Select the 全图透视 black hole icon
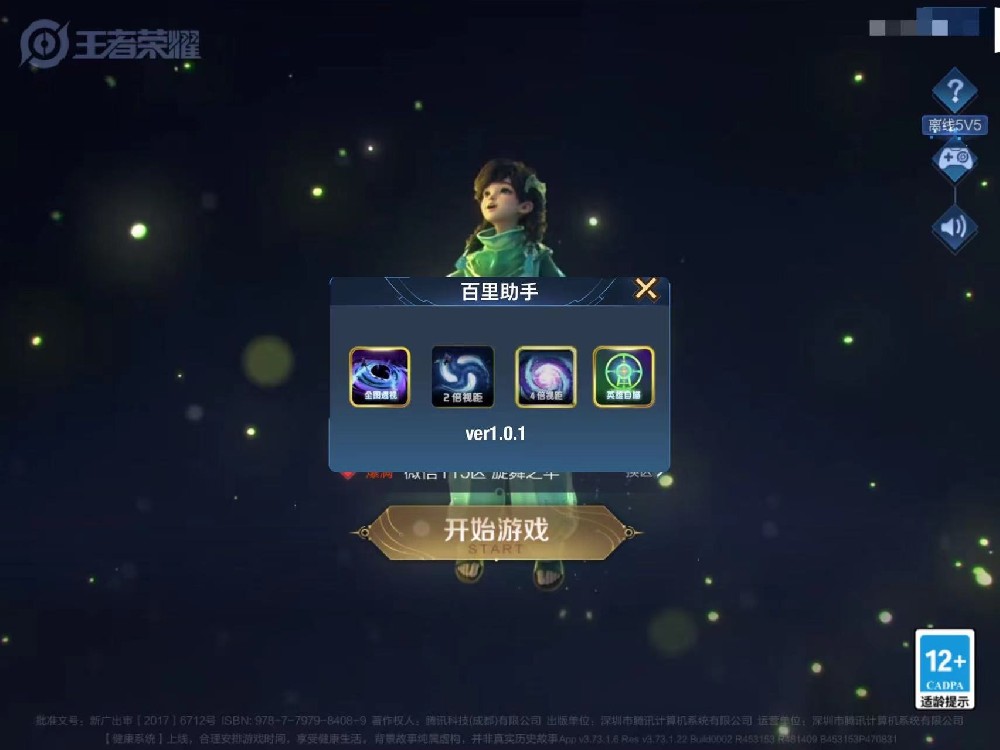The width and height of the screenshot is (1000, 750). pos(379,377)
